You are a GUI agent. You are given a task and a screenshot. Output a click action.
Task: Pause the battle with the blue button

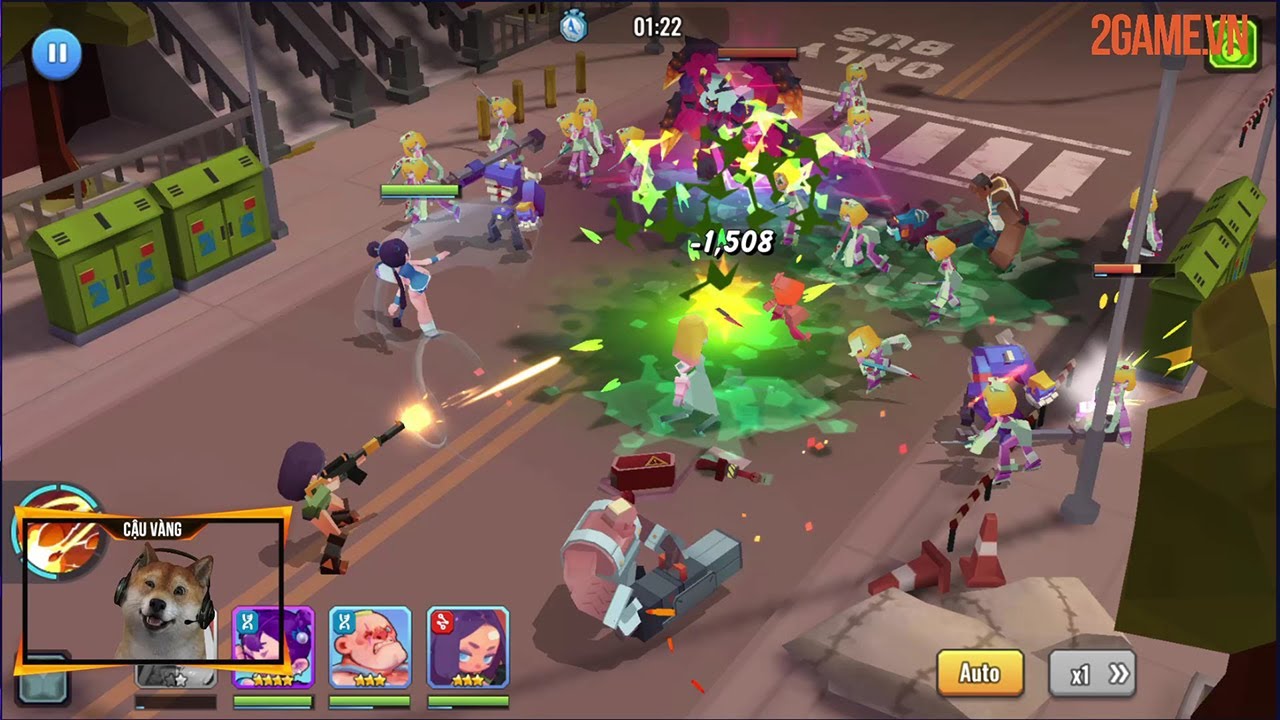point(56,53)
